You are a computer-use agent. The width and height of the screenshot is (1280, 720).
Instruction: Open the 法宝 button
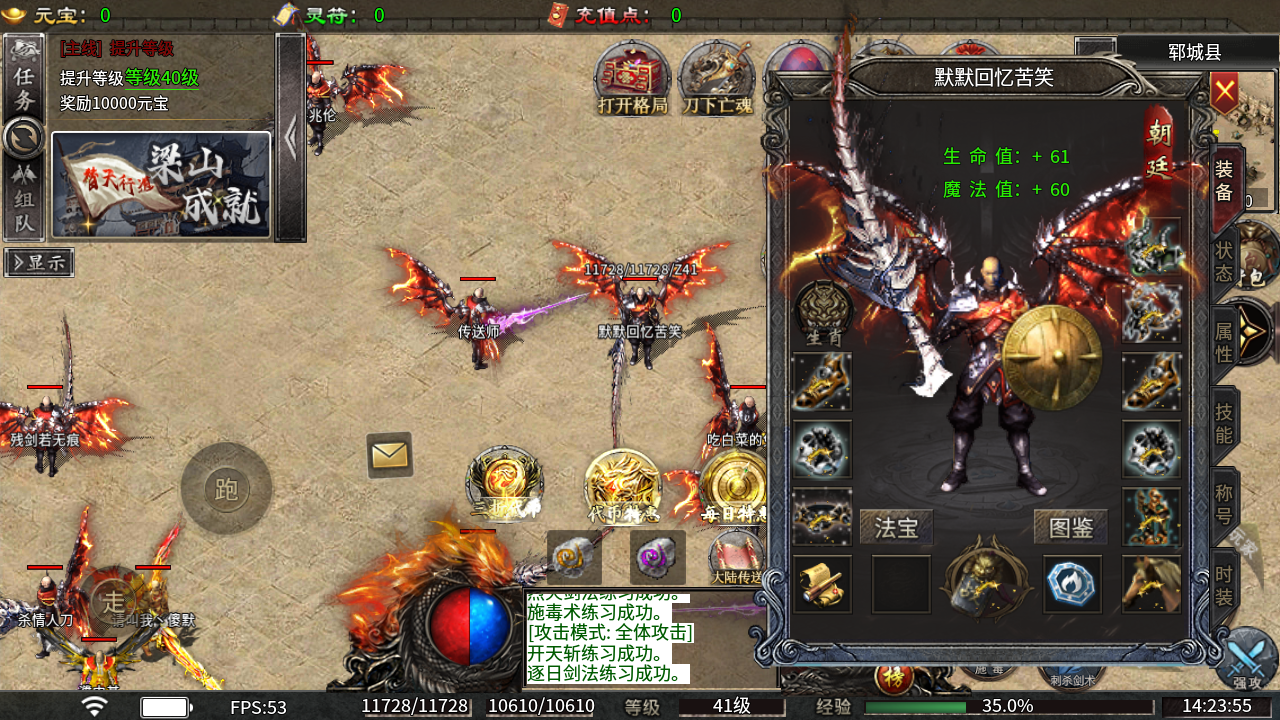point(896,527)
